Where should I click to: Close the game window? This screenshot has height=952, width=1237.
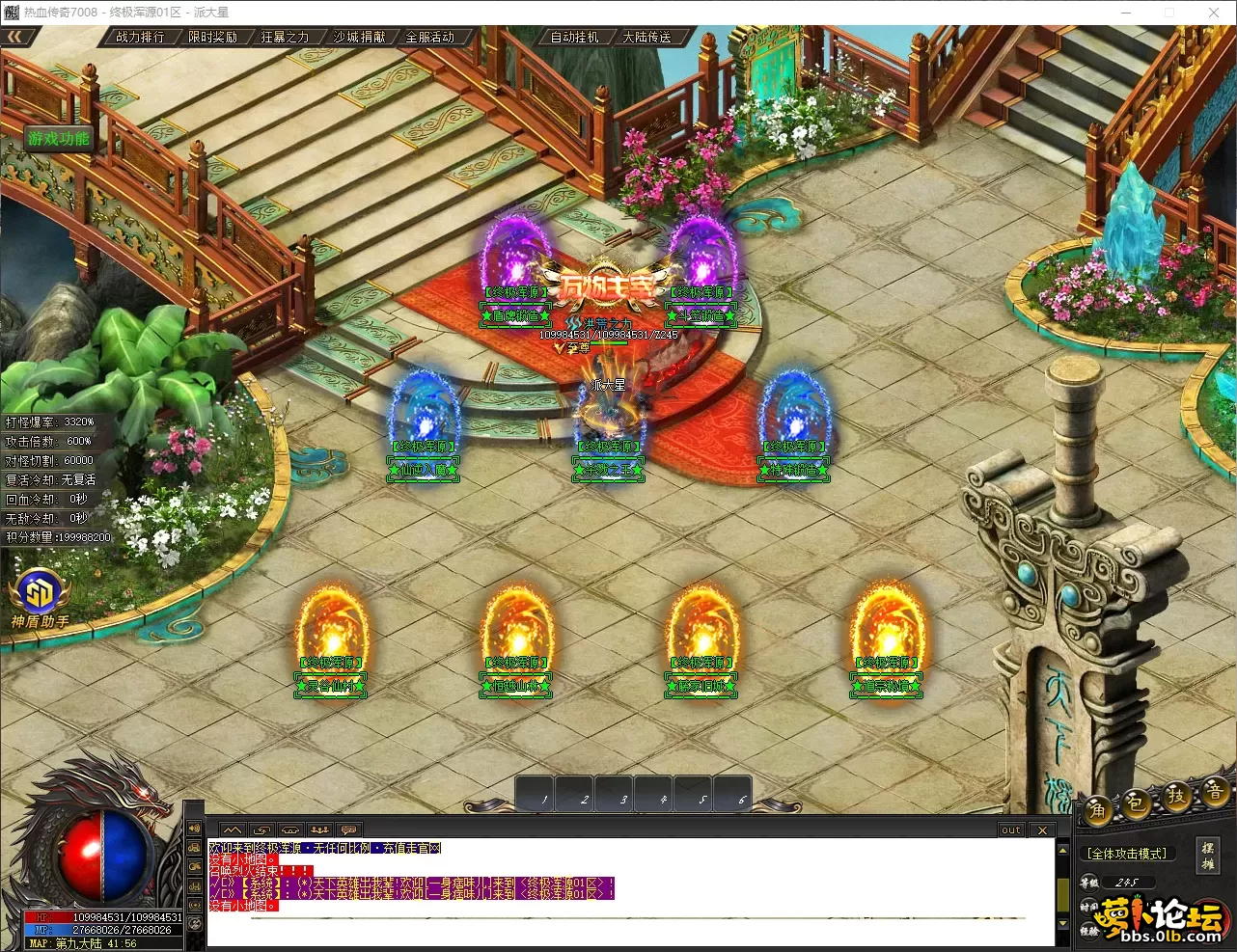tap(1214, 13)
